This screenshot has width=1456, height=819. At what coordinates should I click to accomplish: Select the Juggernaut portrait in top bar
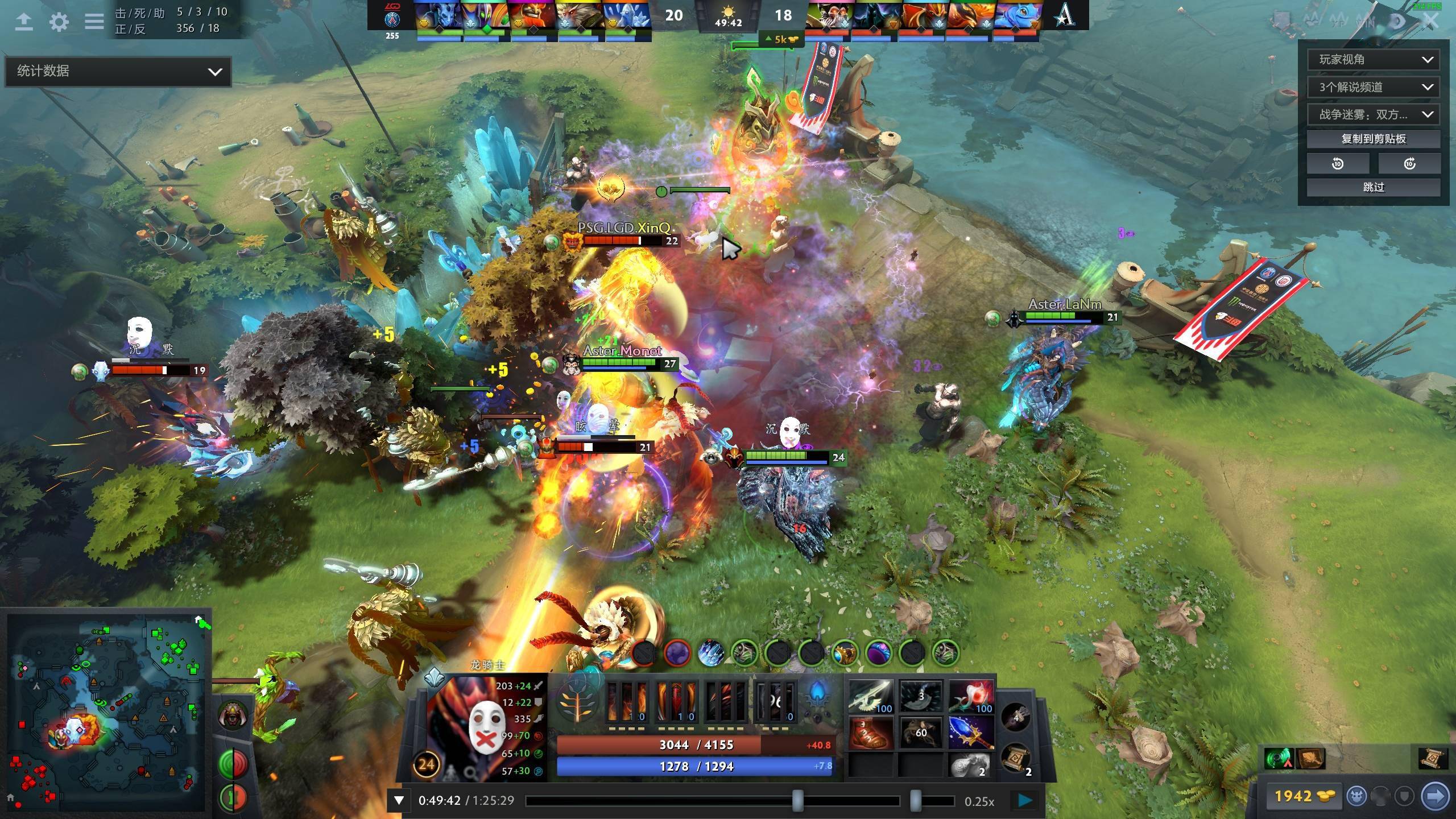pos(532,16)
